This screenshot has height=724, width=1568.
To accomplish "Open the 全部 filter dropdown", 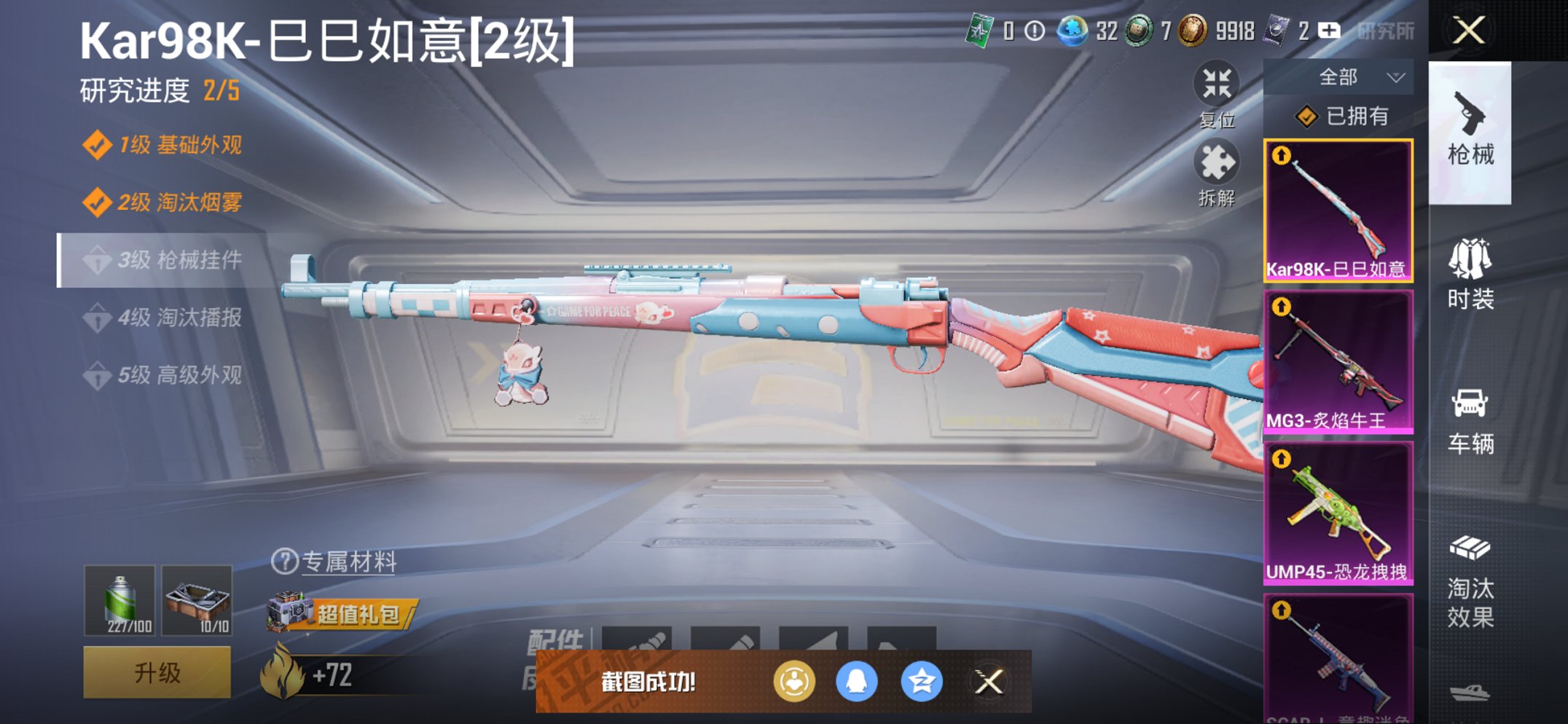I will (x=1354, y=76).
